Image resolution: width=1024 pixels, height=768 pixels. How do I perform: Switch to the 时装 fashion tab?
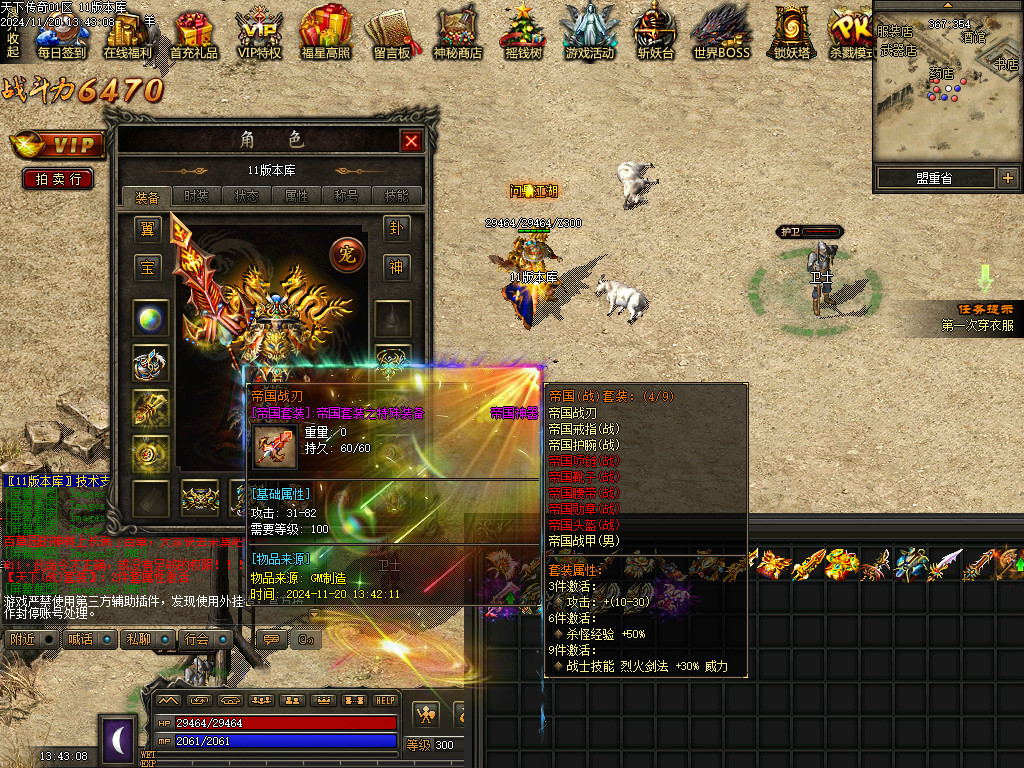197,196
